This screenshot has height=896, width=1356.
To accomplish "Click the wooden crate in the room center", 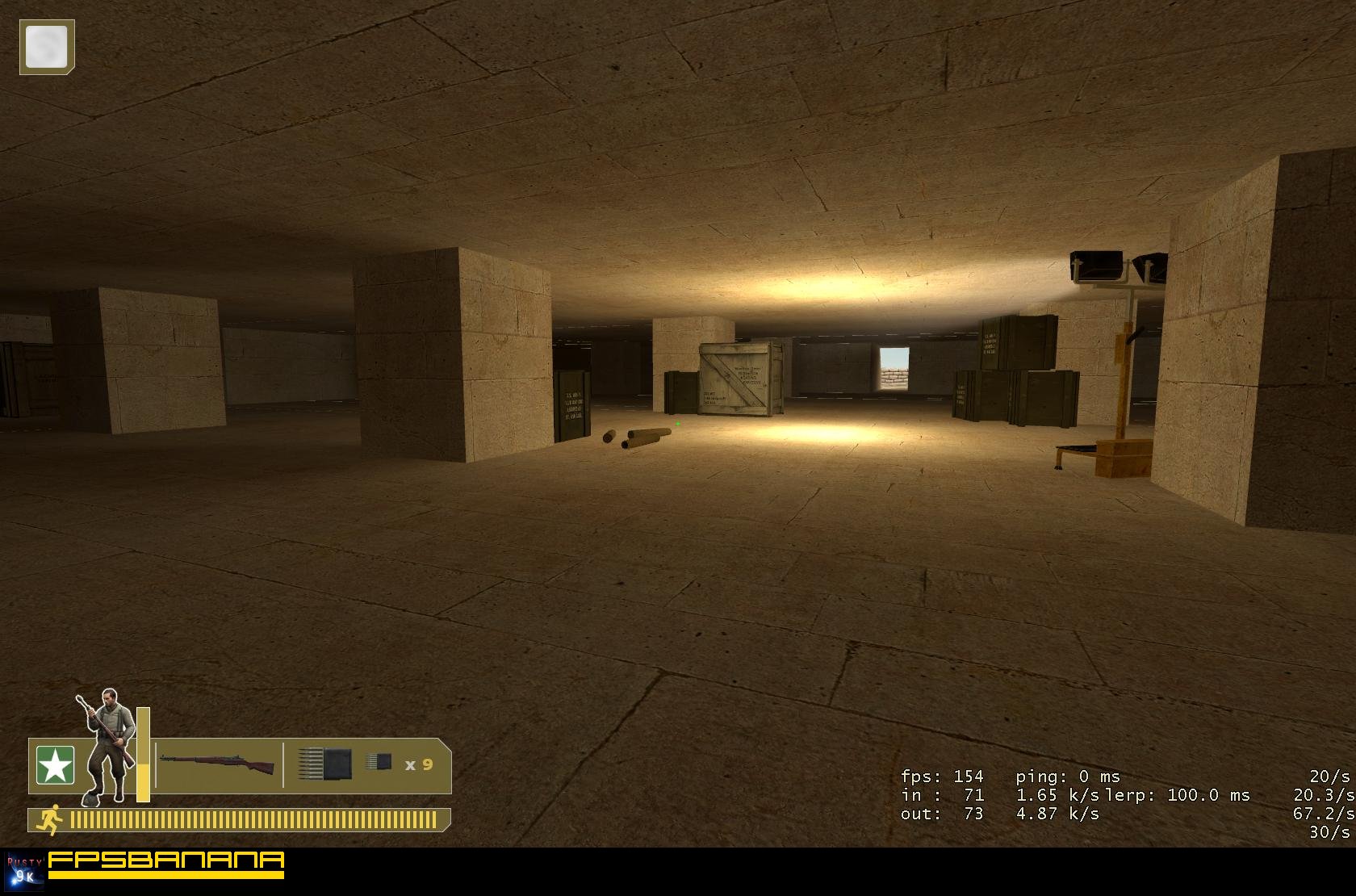I will click(737, 378).
